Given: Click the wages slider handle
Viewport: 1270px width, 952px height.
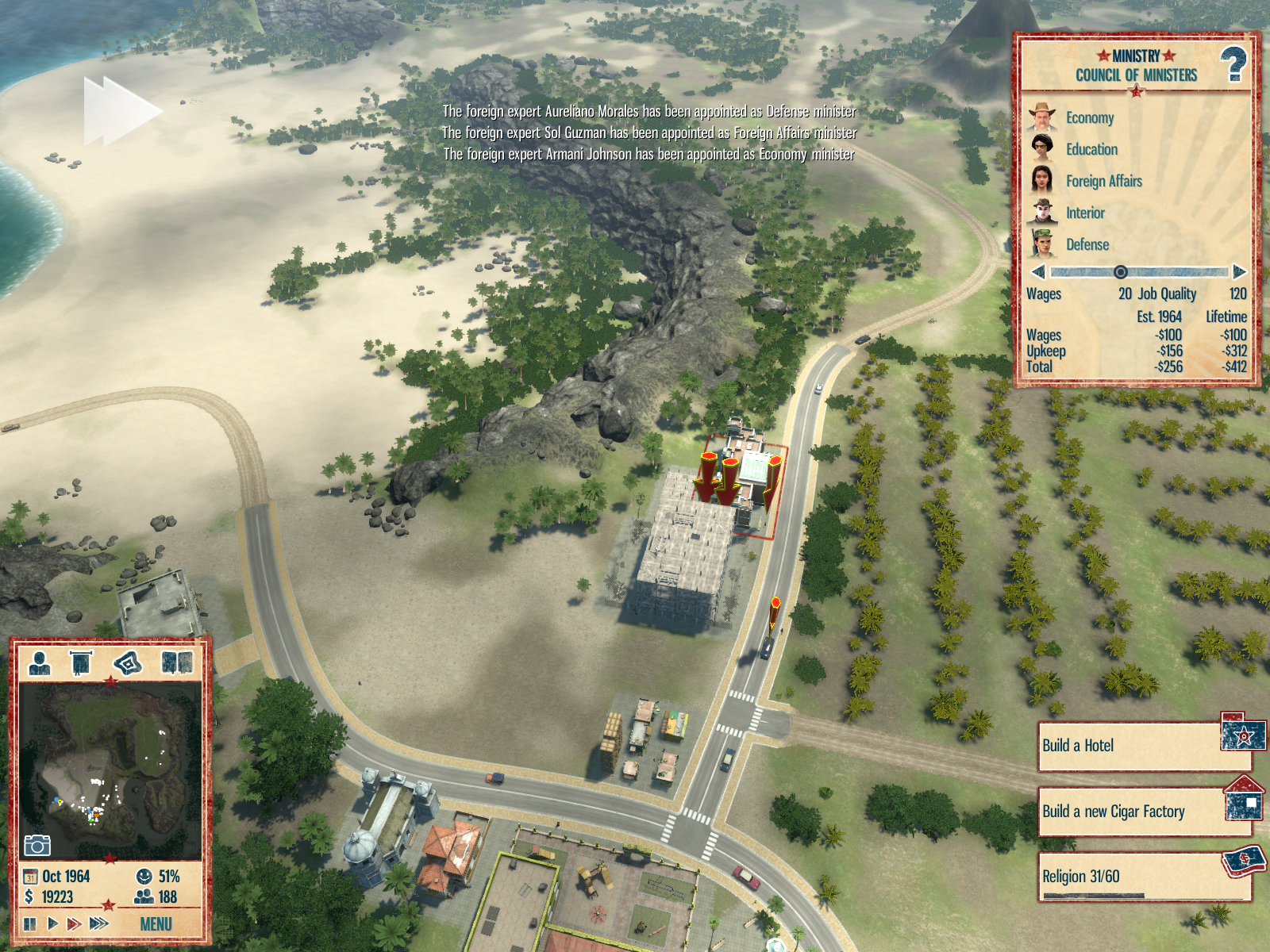Looking at the screenshot, I should (x=1121, y=272).
